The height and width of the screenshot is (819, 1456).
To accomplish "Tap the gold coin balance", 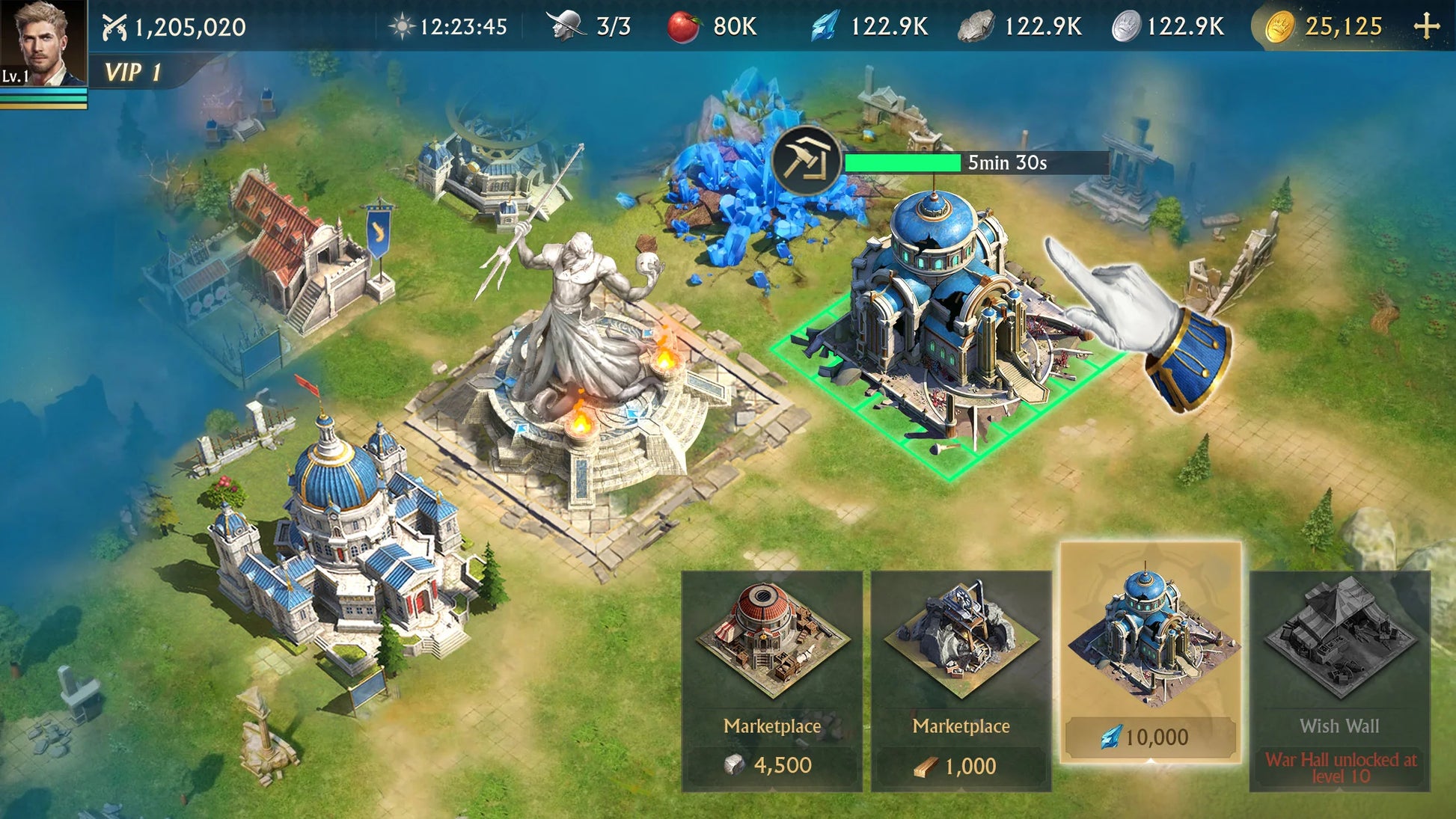I will pyautogui.click(x=1324, y=27).
